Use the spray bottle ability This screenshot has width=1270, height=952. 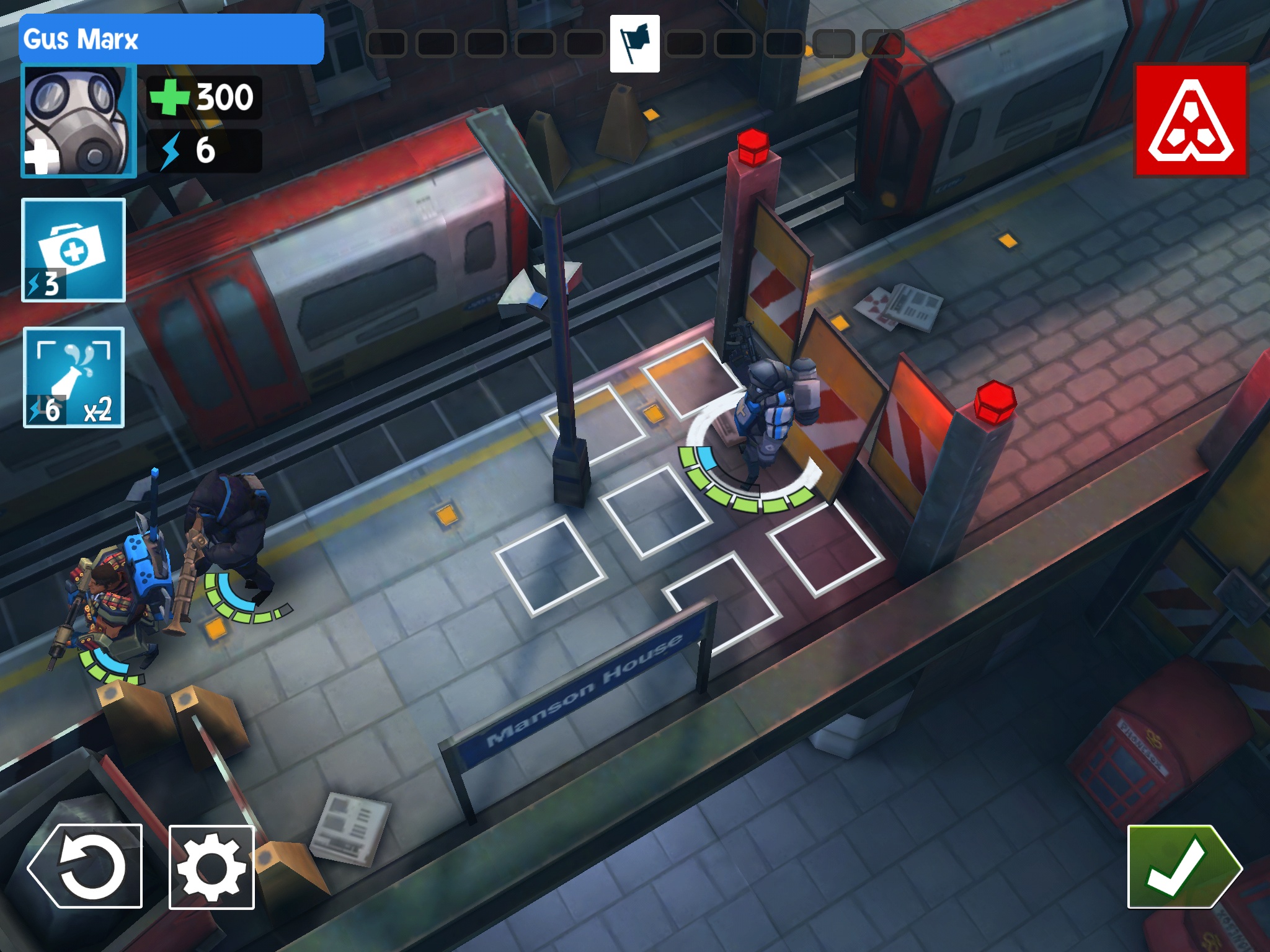coord(74,377)
